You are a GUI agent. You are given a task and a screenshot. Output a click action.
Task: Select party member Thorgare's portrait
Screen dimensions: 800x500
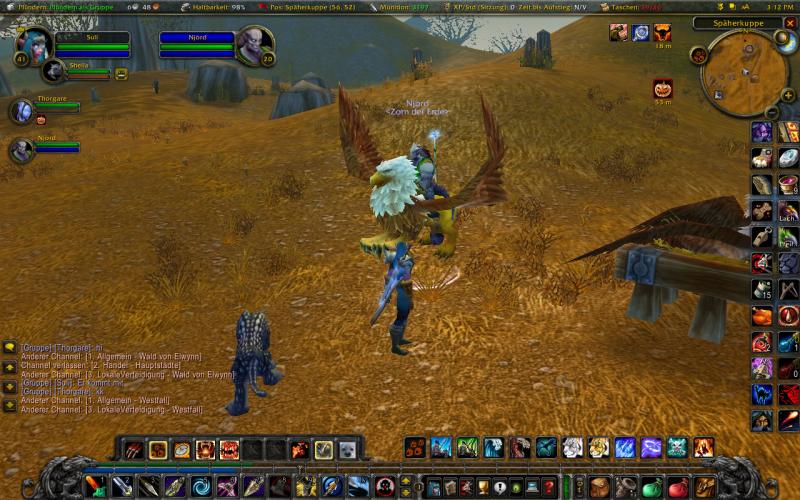click(x=20, y=110)
